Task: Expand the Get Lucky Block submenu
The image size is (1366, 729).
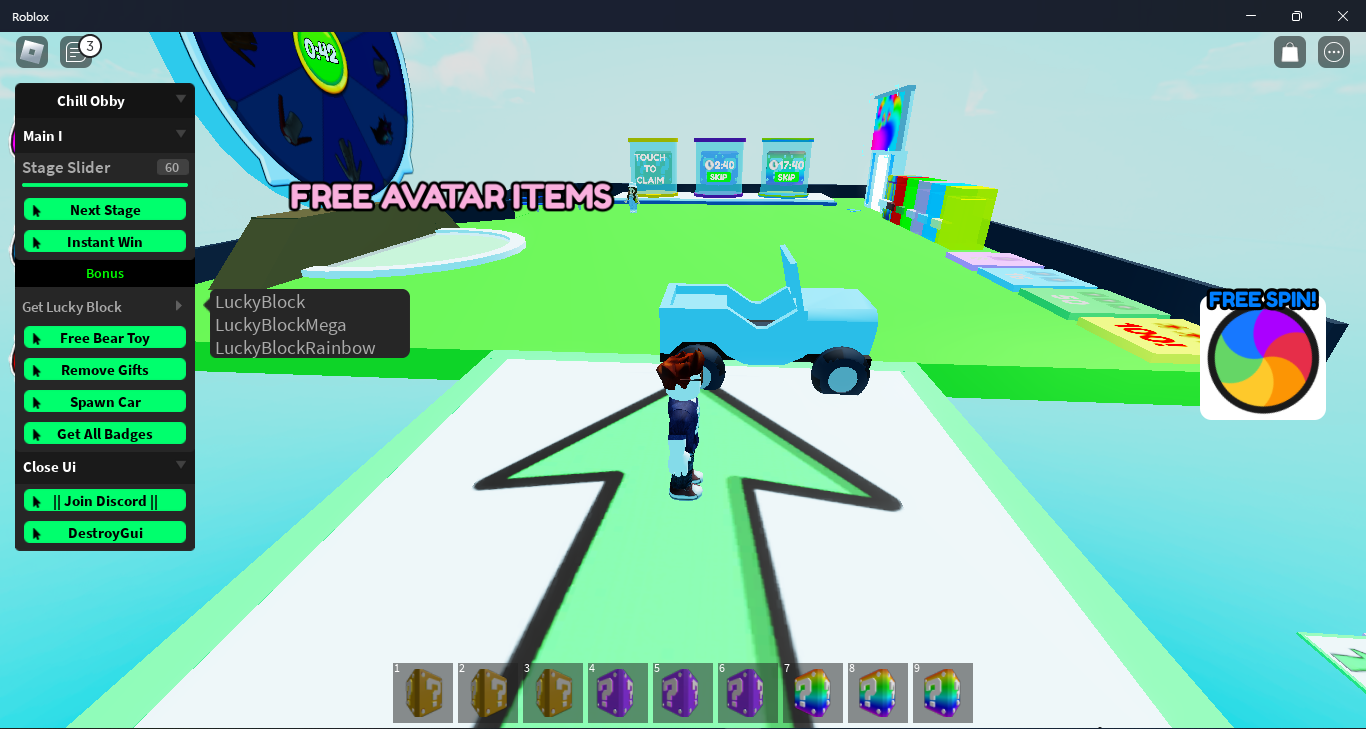Action: coord(104,306)
